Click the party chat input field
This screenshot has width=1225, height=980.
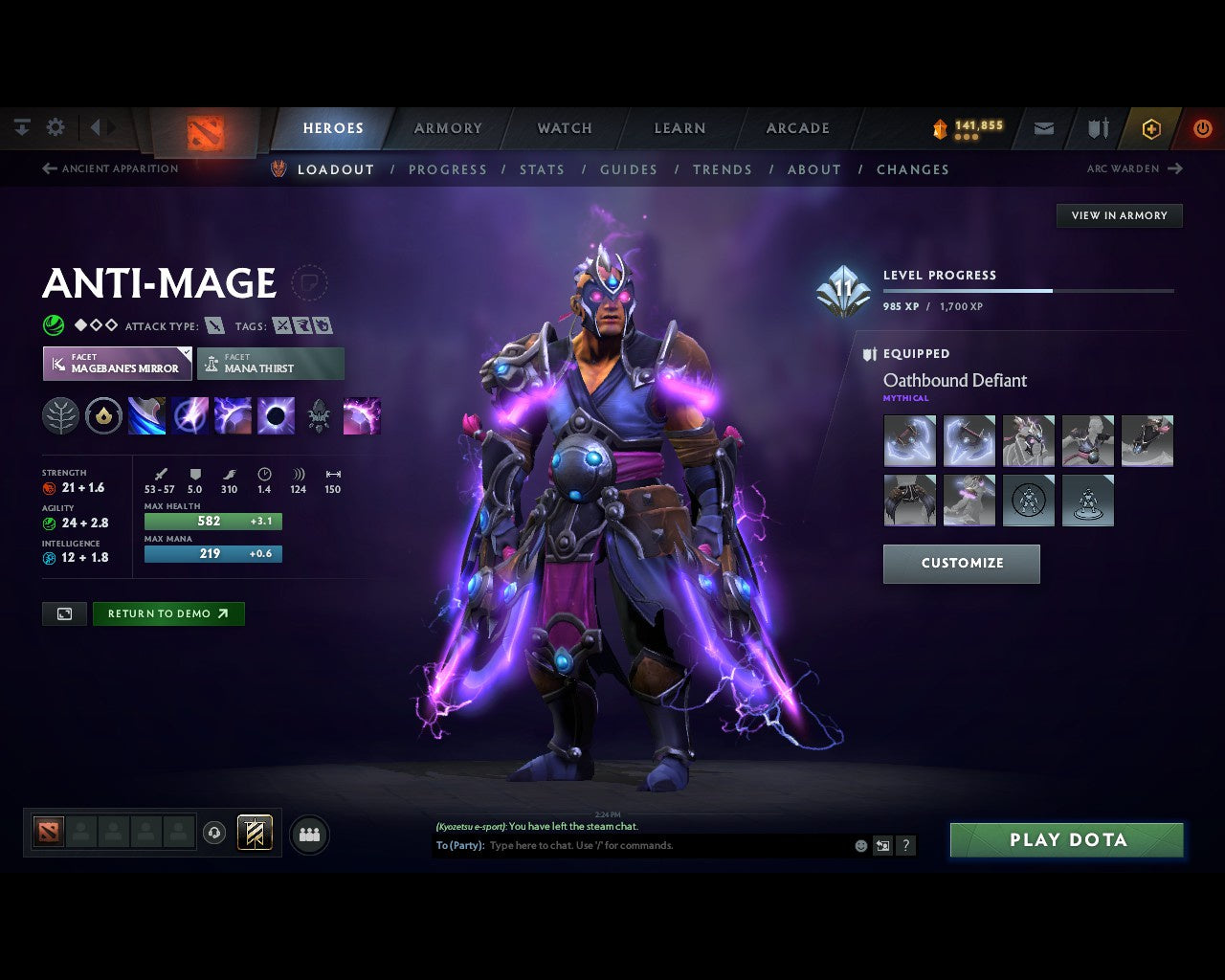[x=670, y=845]
